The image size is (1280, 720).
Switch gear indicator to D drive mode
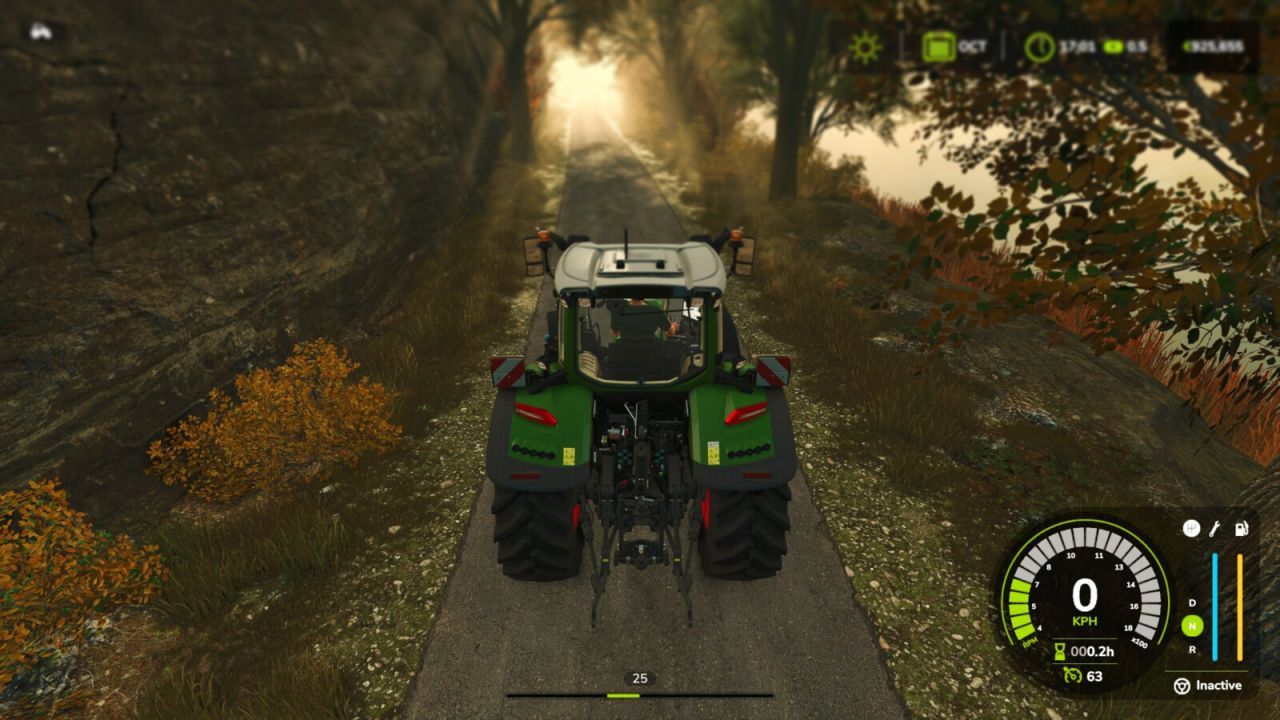(x=1191, y=603)
